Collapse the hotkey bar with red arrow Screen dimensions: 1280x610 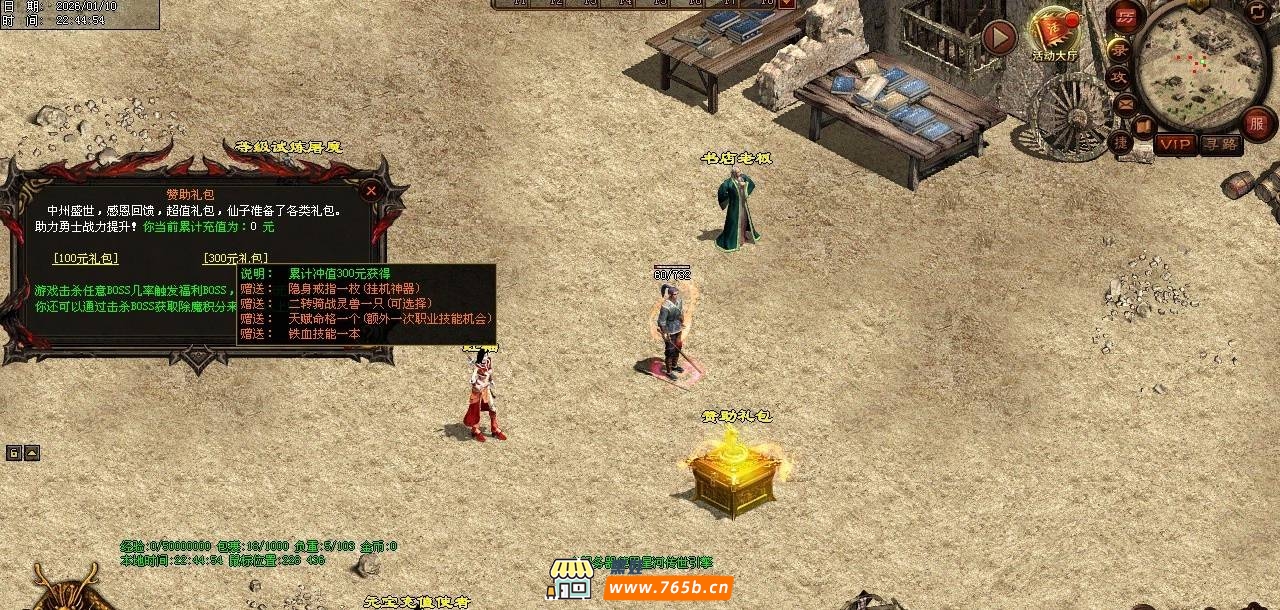click(x=786, y=3)
